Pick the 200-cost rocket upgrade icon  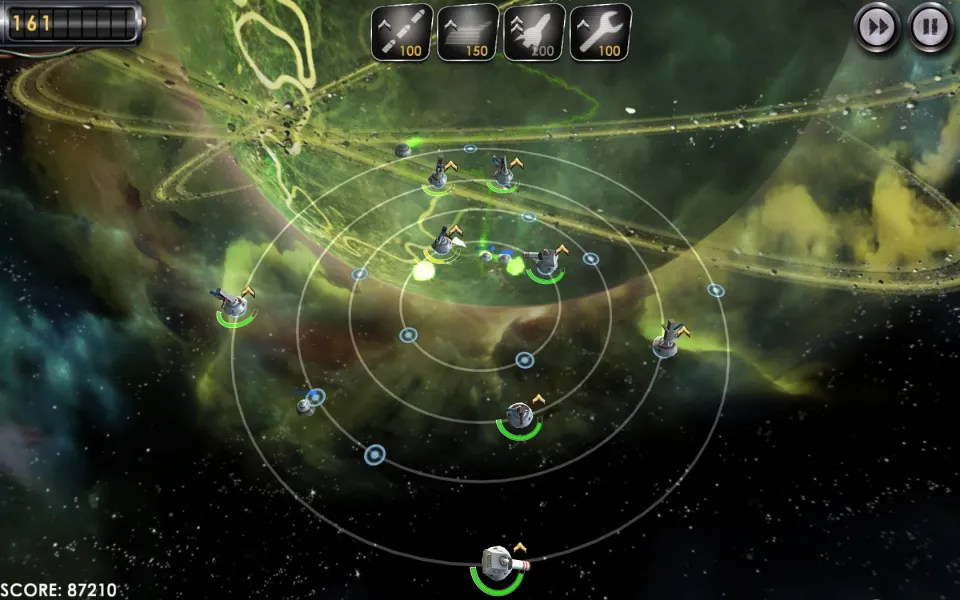(534, 32)
